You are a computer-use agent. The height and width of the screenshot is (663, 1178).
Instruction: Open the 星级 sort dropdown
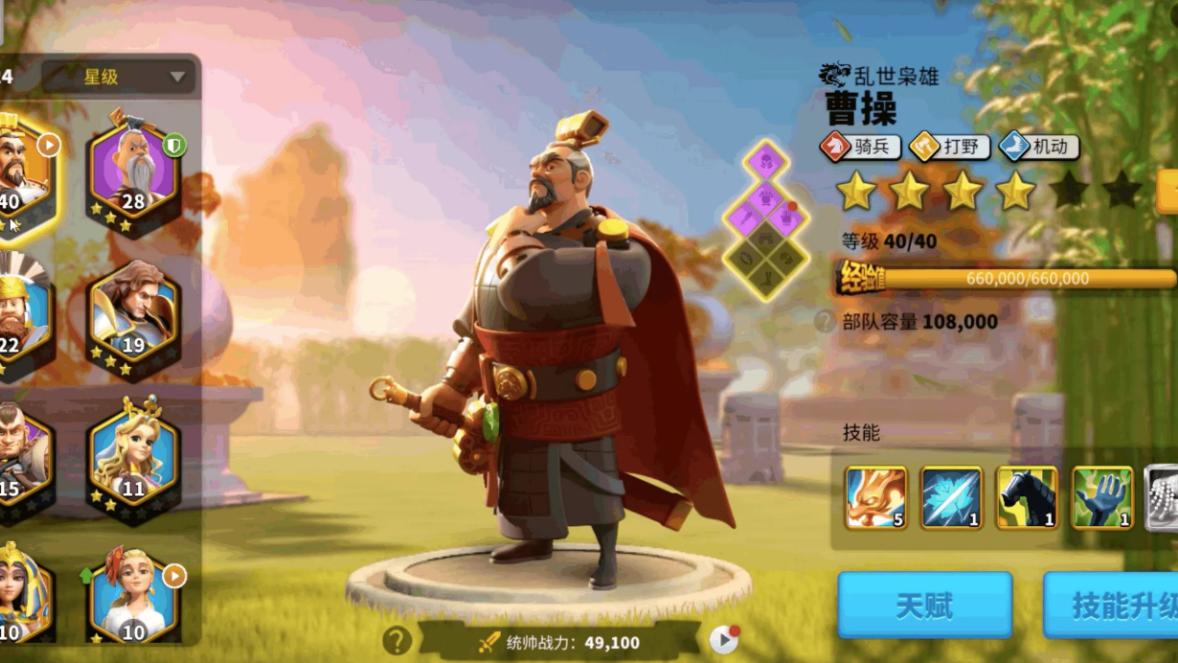122,77
